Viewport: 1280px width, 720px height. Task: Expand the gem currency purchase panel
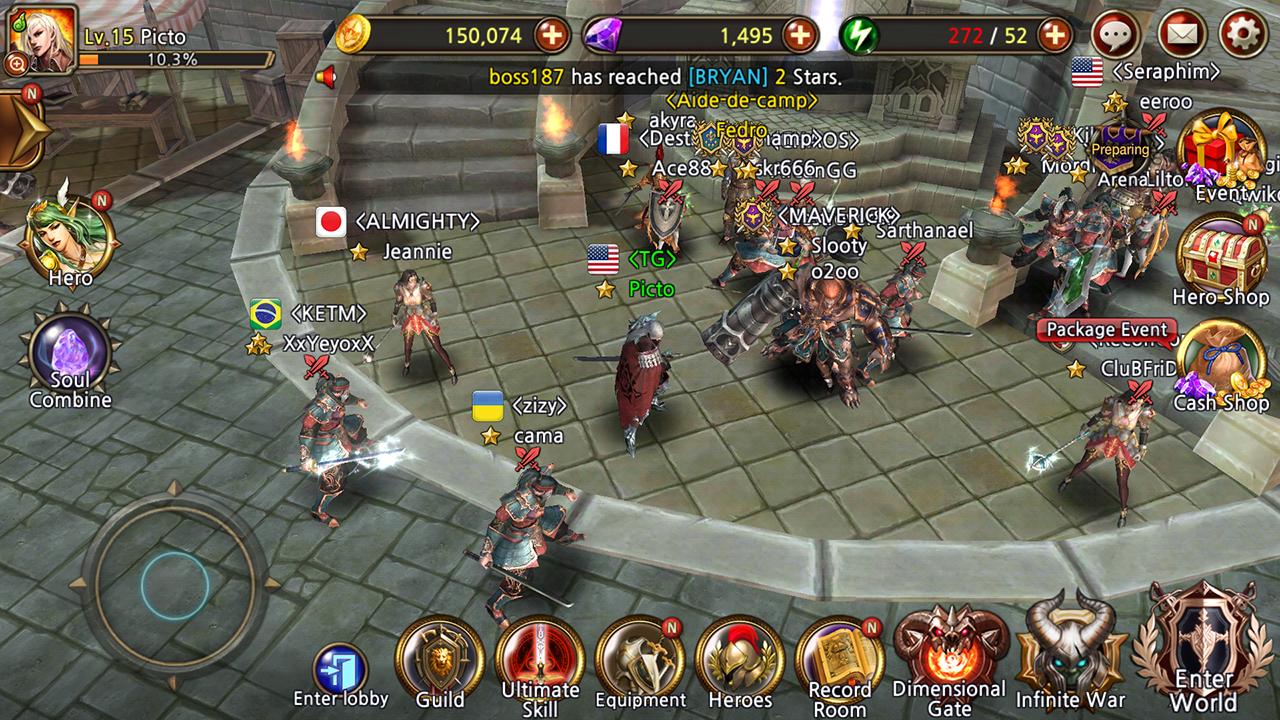coord(798,36)
